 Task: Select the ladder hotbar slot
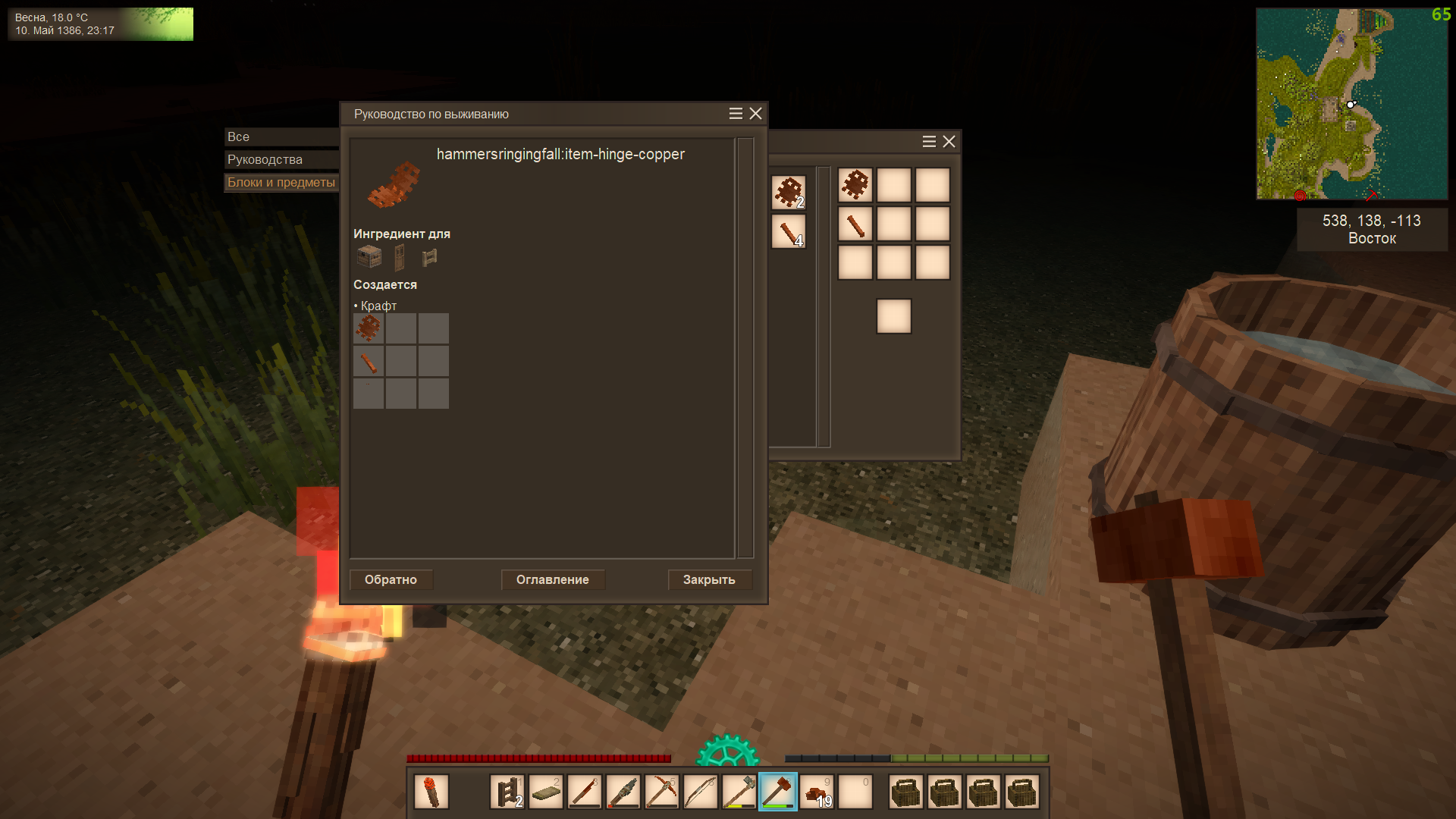coord(507,792)
